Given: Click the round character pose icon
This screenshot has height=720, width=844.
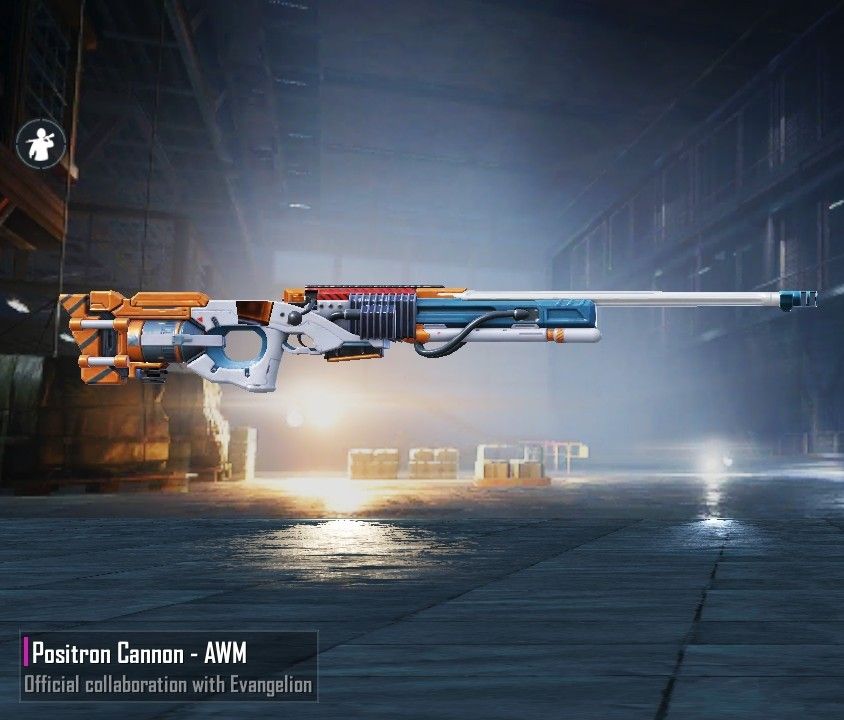Looking at the screenshot, I should 41,143.
